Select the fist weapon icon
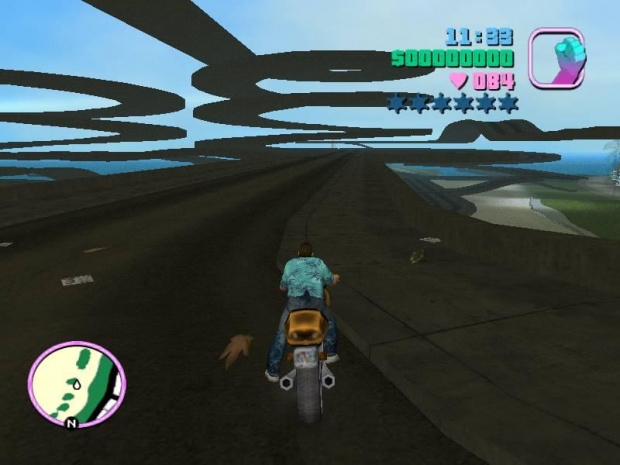The height and width of the screenshot is (465, 620). click(x=556, y=57)
